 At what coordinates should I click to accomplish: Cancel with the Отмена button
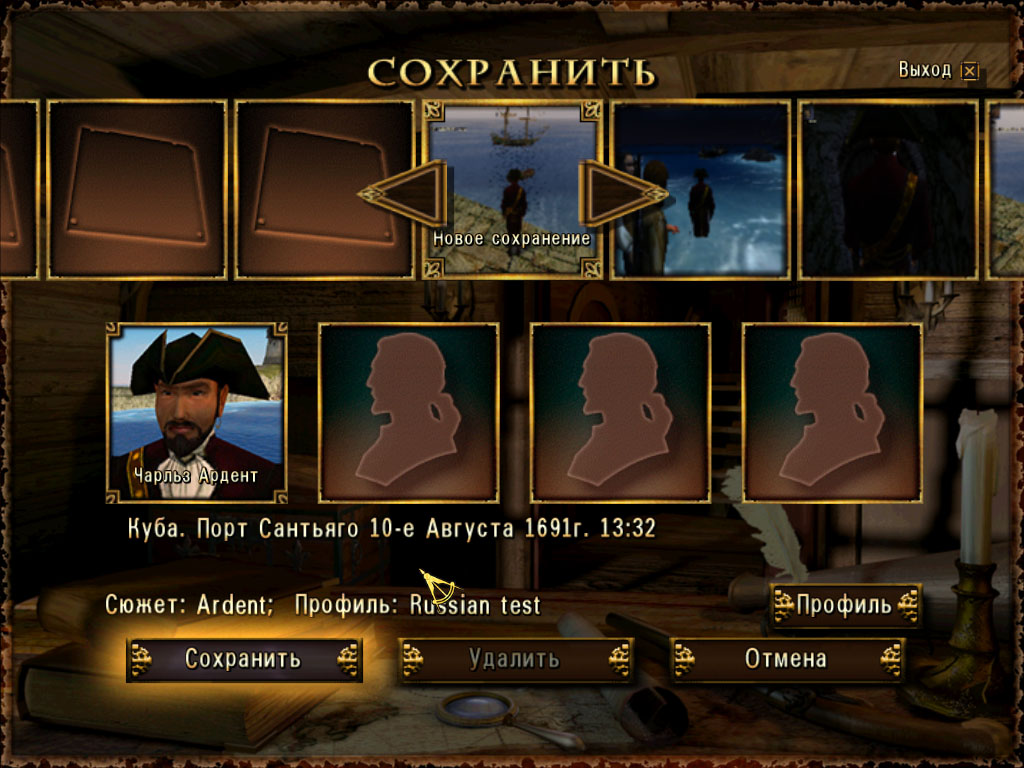click(786, 660)
